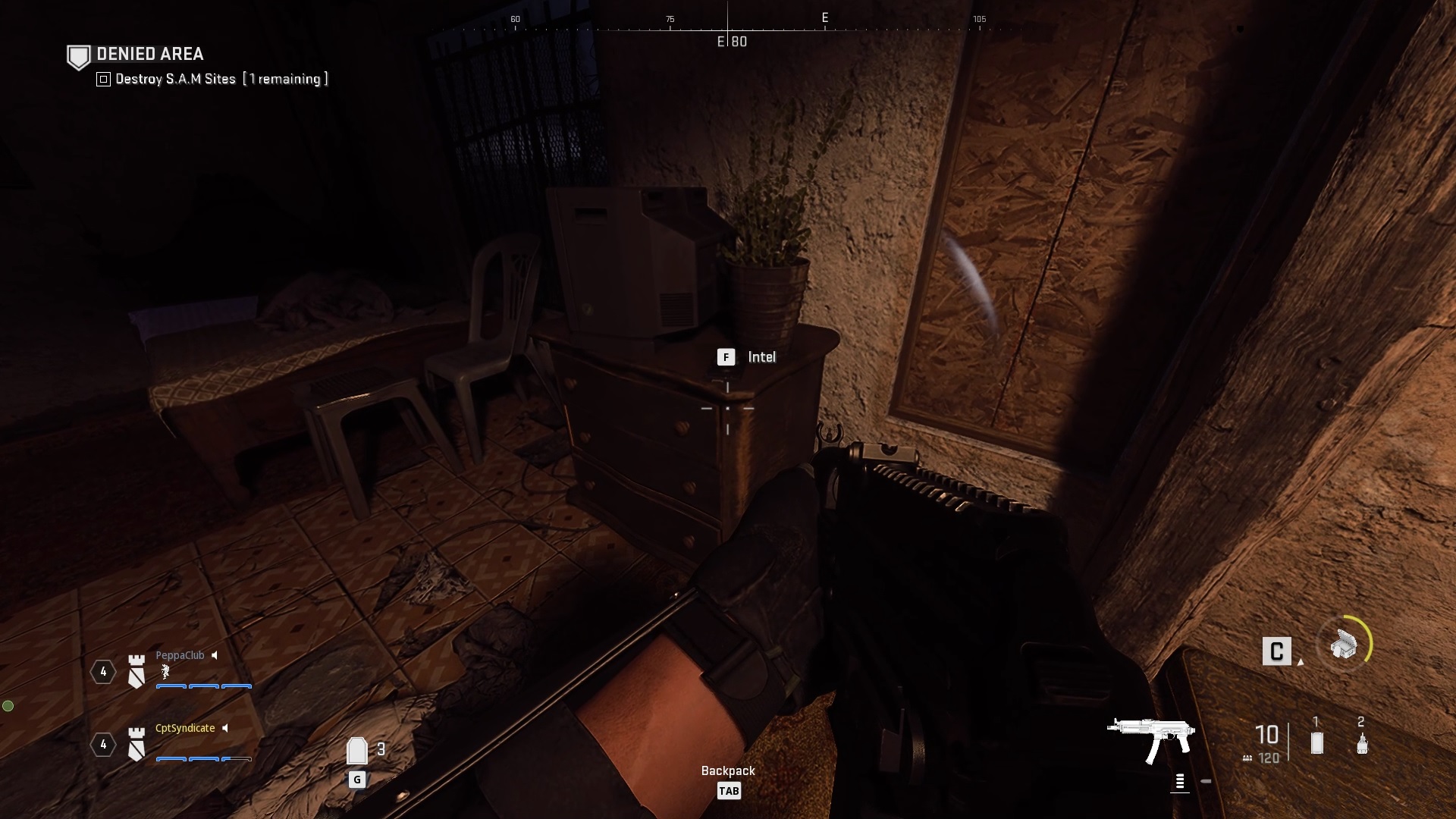
Task: Pick up the Intel with the F prompt
Action: click(727, 356)
